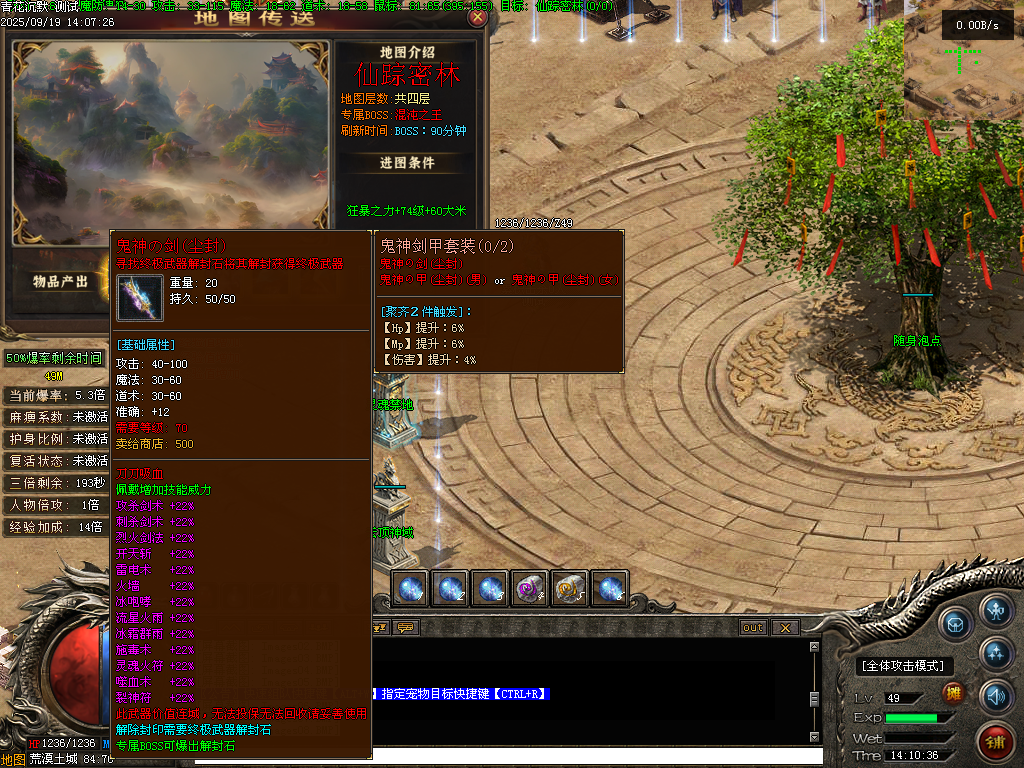Close the 地图传送 map teleport window
This screenshot has width=1024, height=768.
478,17
